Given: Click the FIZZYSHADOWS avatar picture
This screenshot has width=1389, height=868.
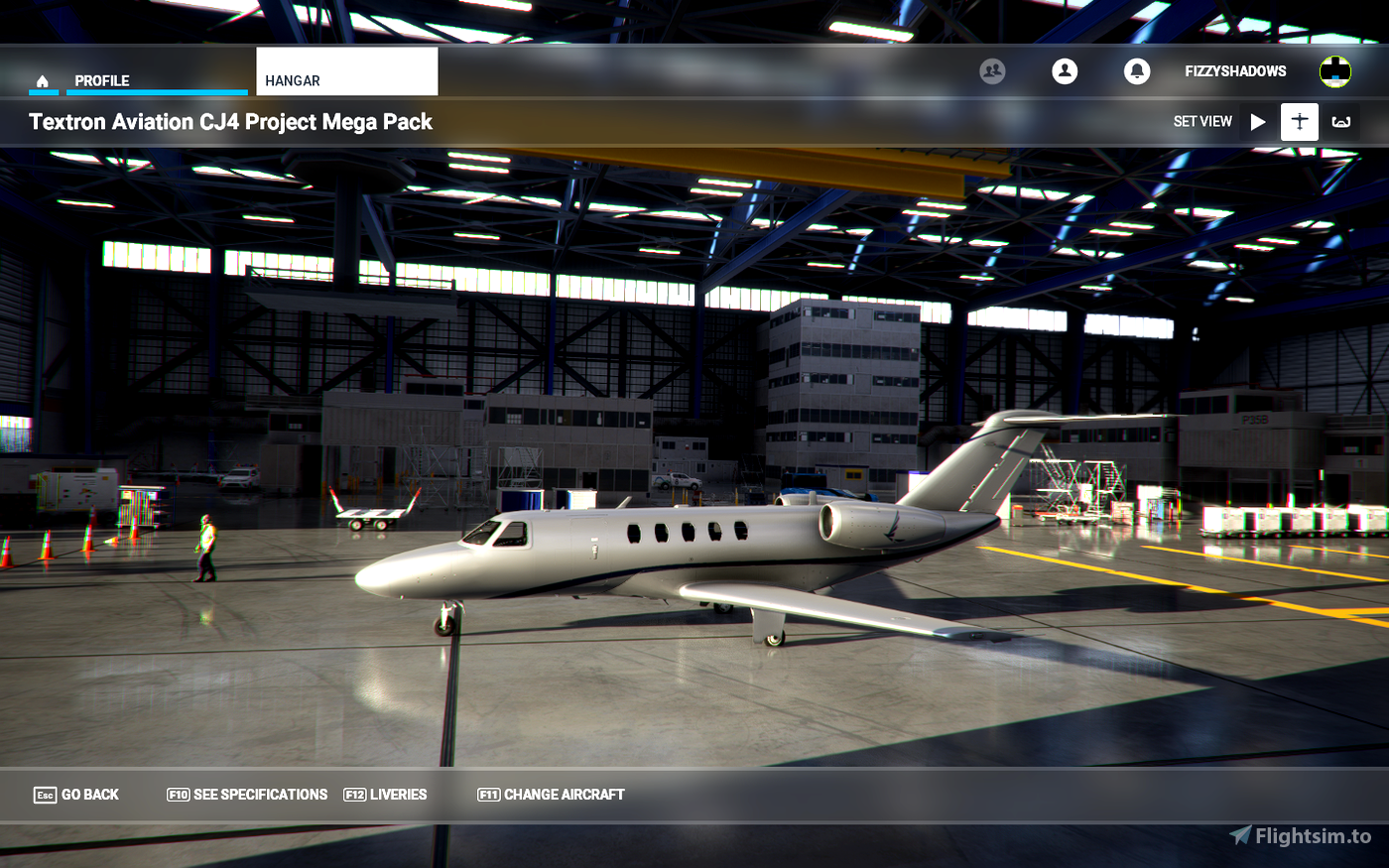Looking at the screenshot, I should click(x=1334, y=70).
